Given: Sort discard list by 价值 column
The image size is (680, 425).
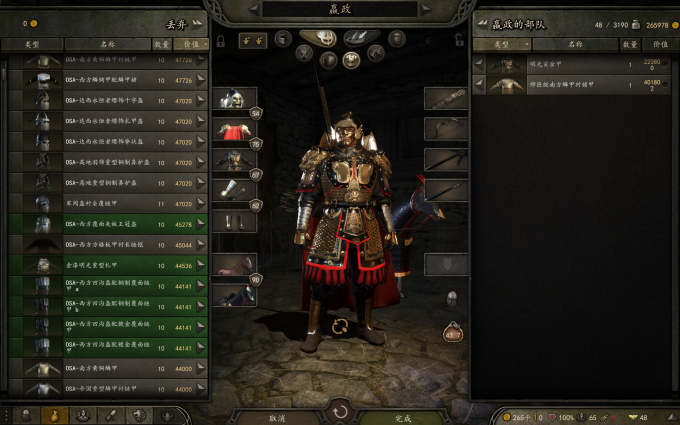Looking at the screenshot, I should pyautogui.click(x=190, y=44).
